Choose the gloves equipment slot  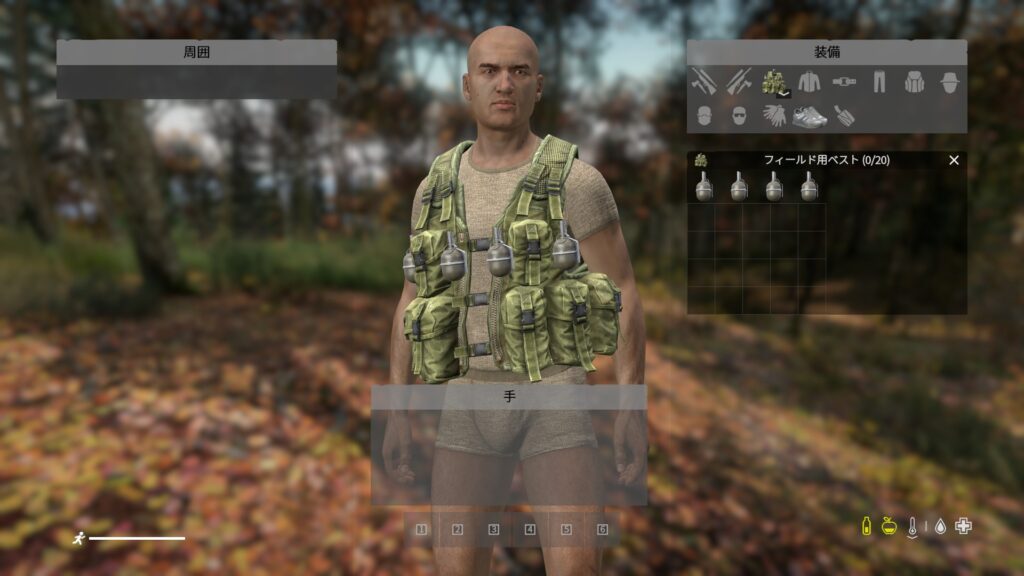(x=773, y=116)
